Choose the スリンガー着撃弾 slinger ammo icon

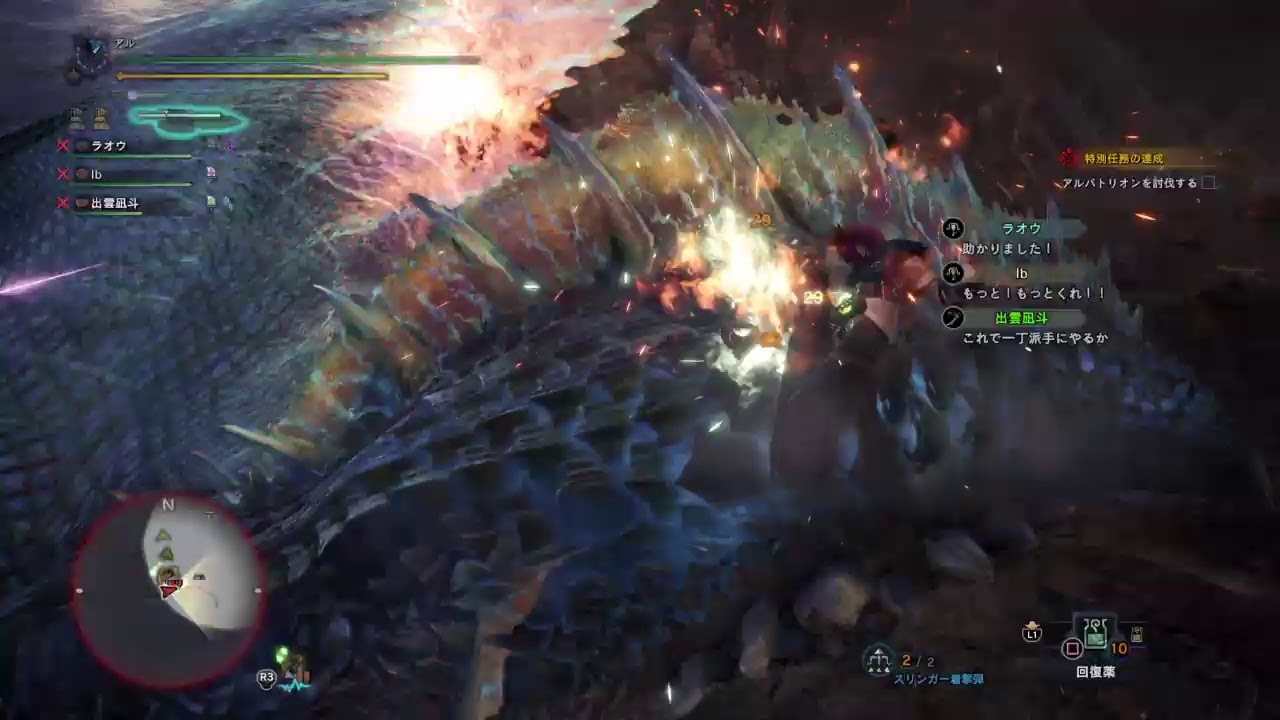(x=879, y=658)
